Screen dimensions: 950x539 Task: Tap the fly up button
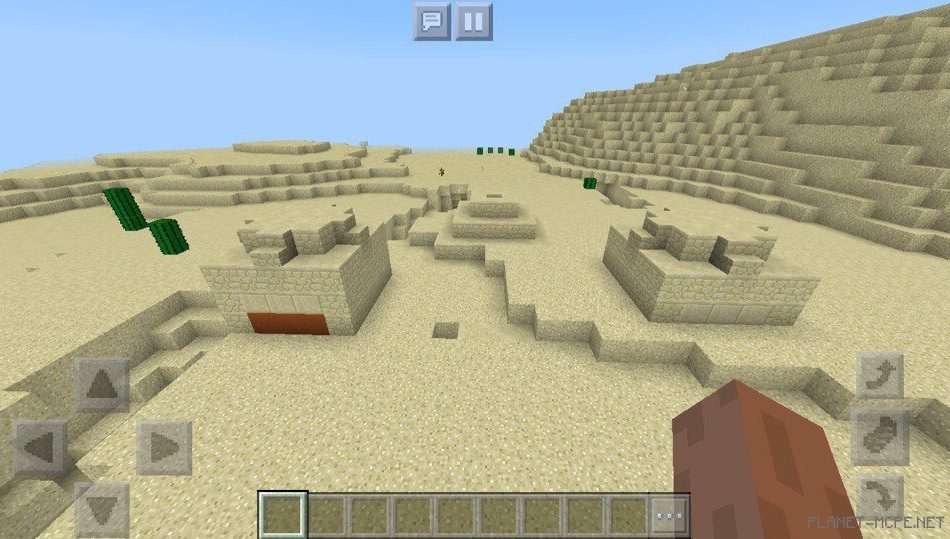coord(880,376)
